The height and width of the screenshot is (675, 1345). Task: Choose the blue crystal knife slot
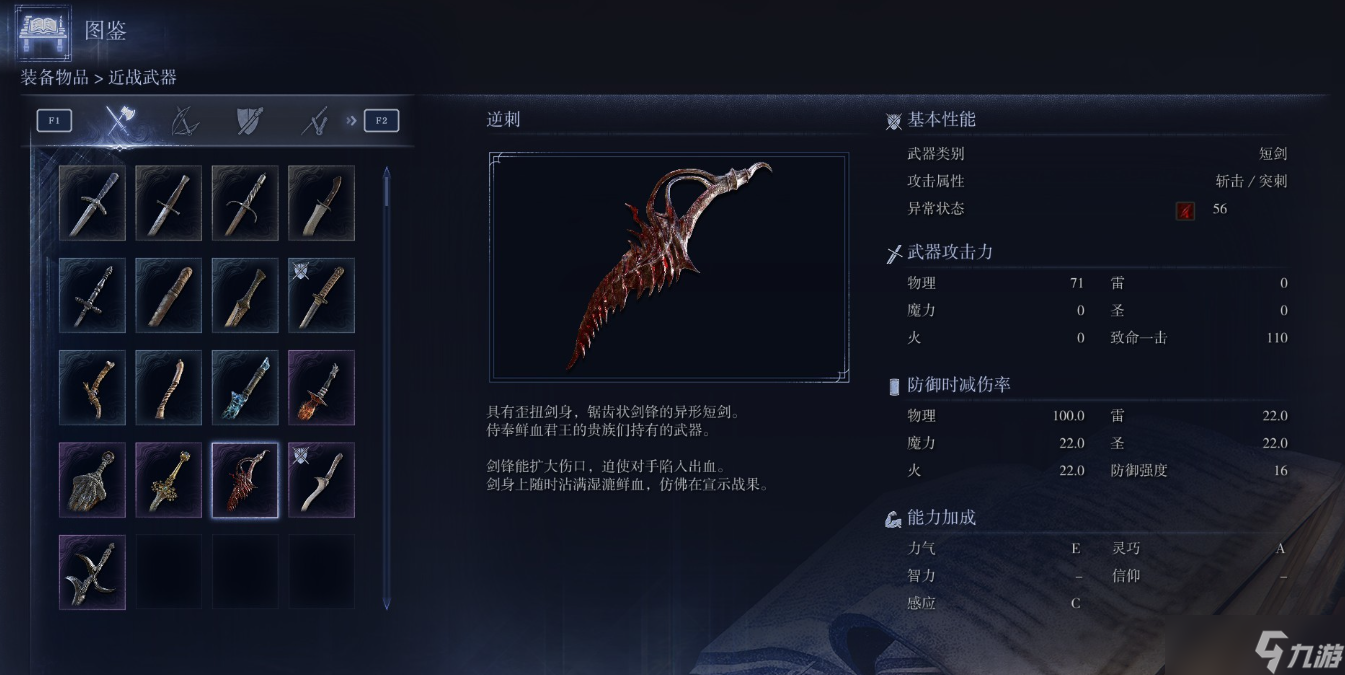coord(245,388)
